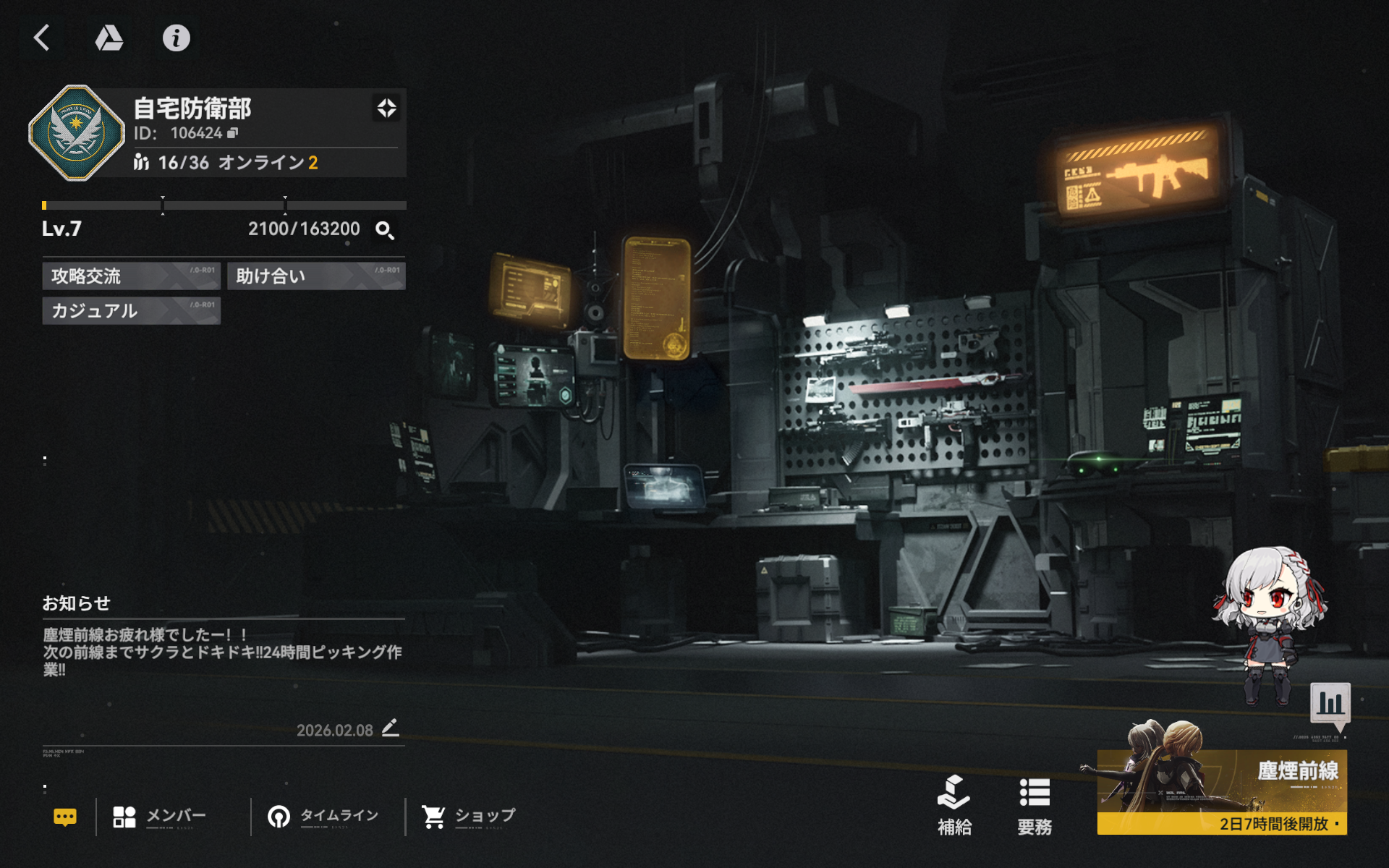View the タイムライン timeline
This screenshot has width=1389, height=868.
click(x=323, y=817)
